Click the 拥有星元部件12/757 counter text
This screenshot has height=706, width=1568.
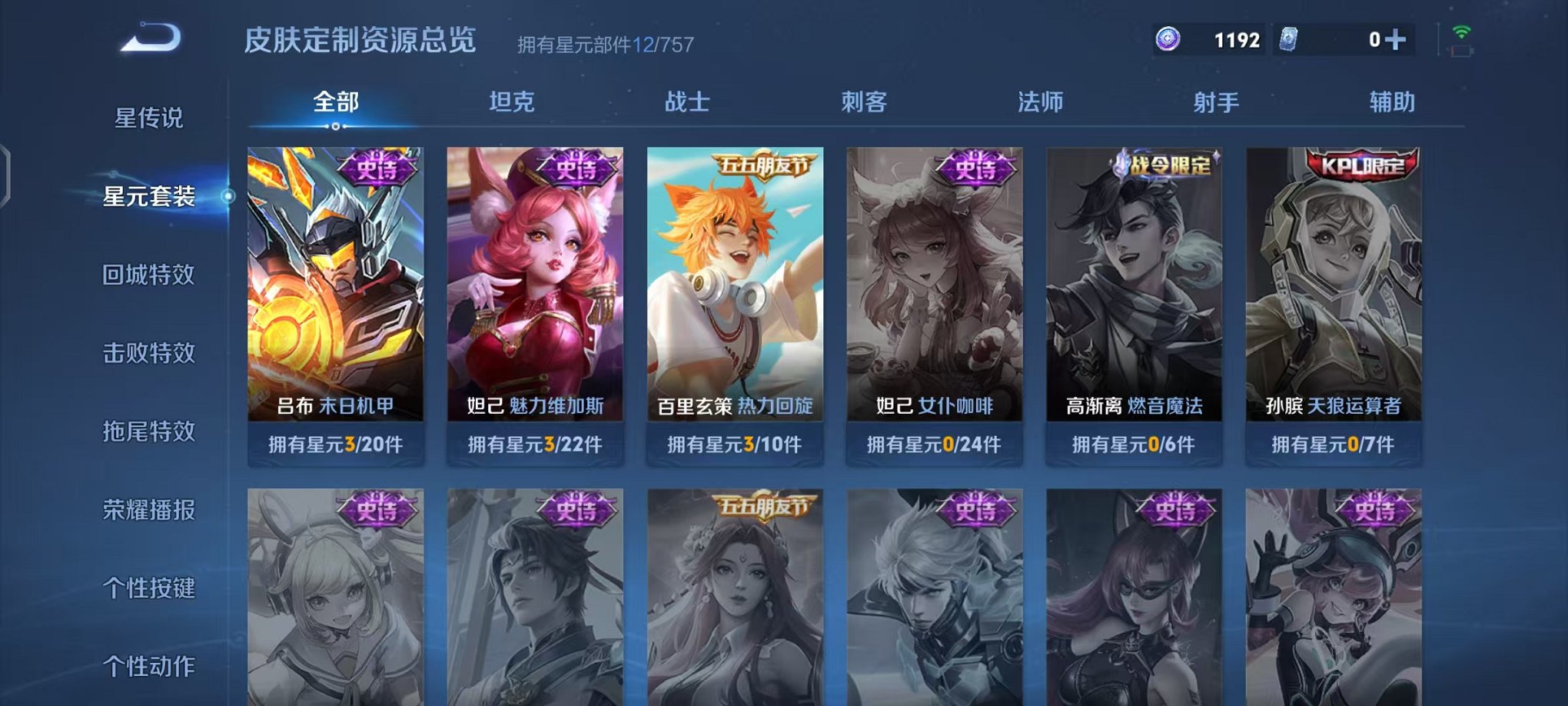click(606, 43)
